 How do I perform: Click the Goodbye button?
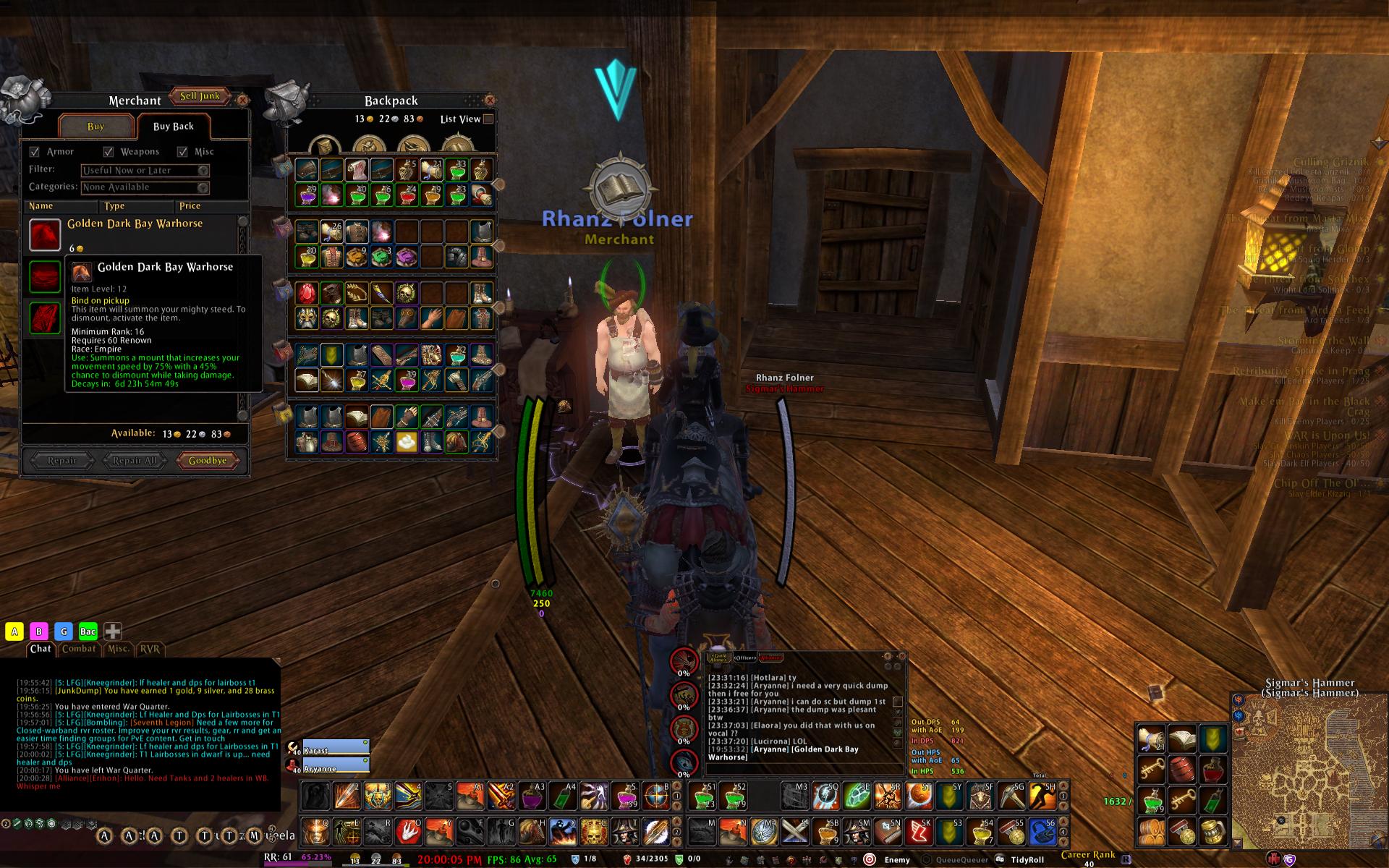(x=208, y=461)
